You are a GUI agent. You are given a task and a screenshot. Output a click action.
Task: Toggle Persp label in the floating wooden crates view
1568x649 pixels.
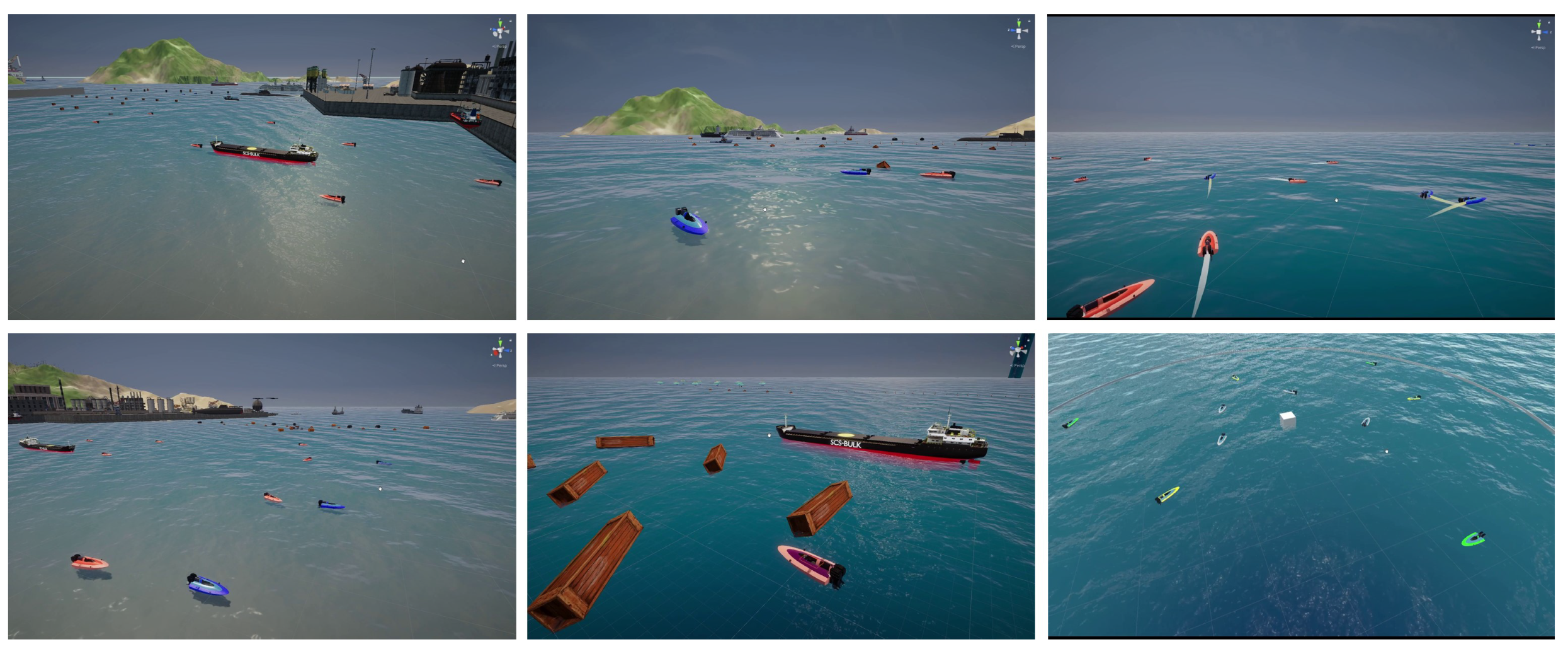click(x=1018, y=365)
